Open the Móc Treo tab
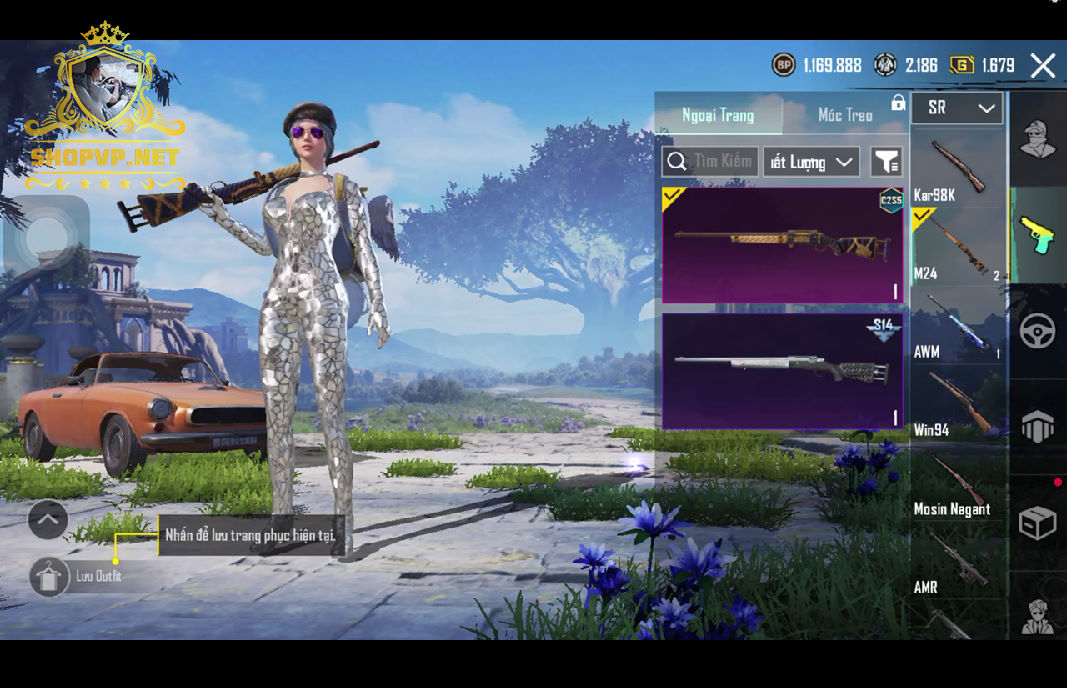The image size is (1067, 688). 845,115
